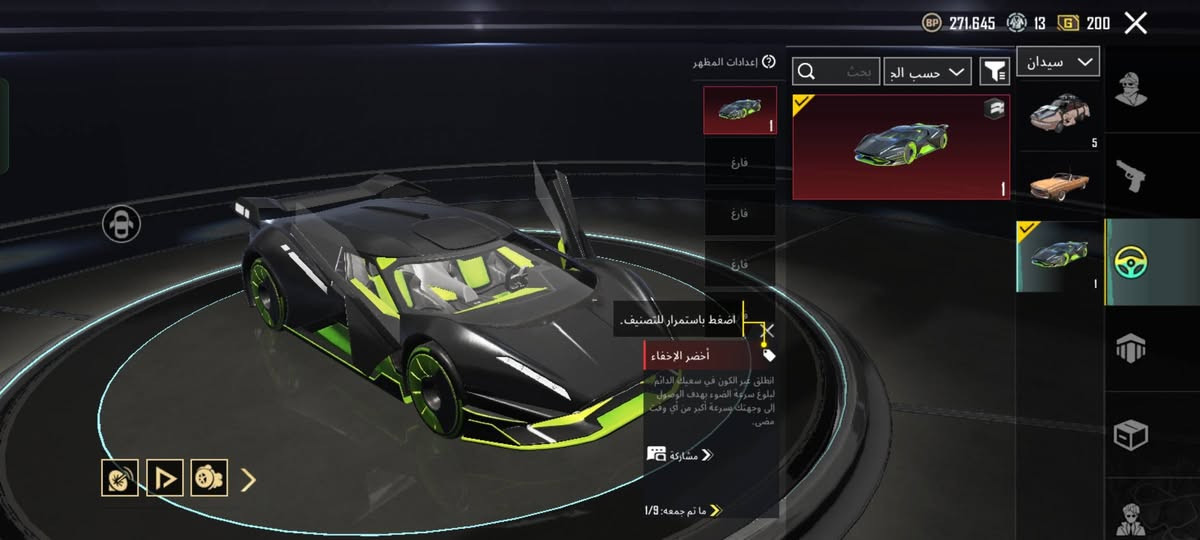Open the سيدان vehicle type dropdown
Screen dimensions: 1200x540
pos(1058,62)
